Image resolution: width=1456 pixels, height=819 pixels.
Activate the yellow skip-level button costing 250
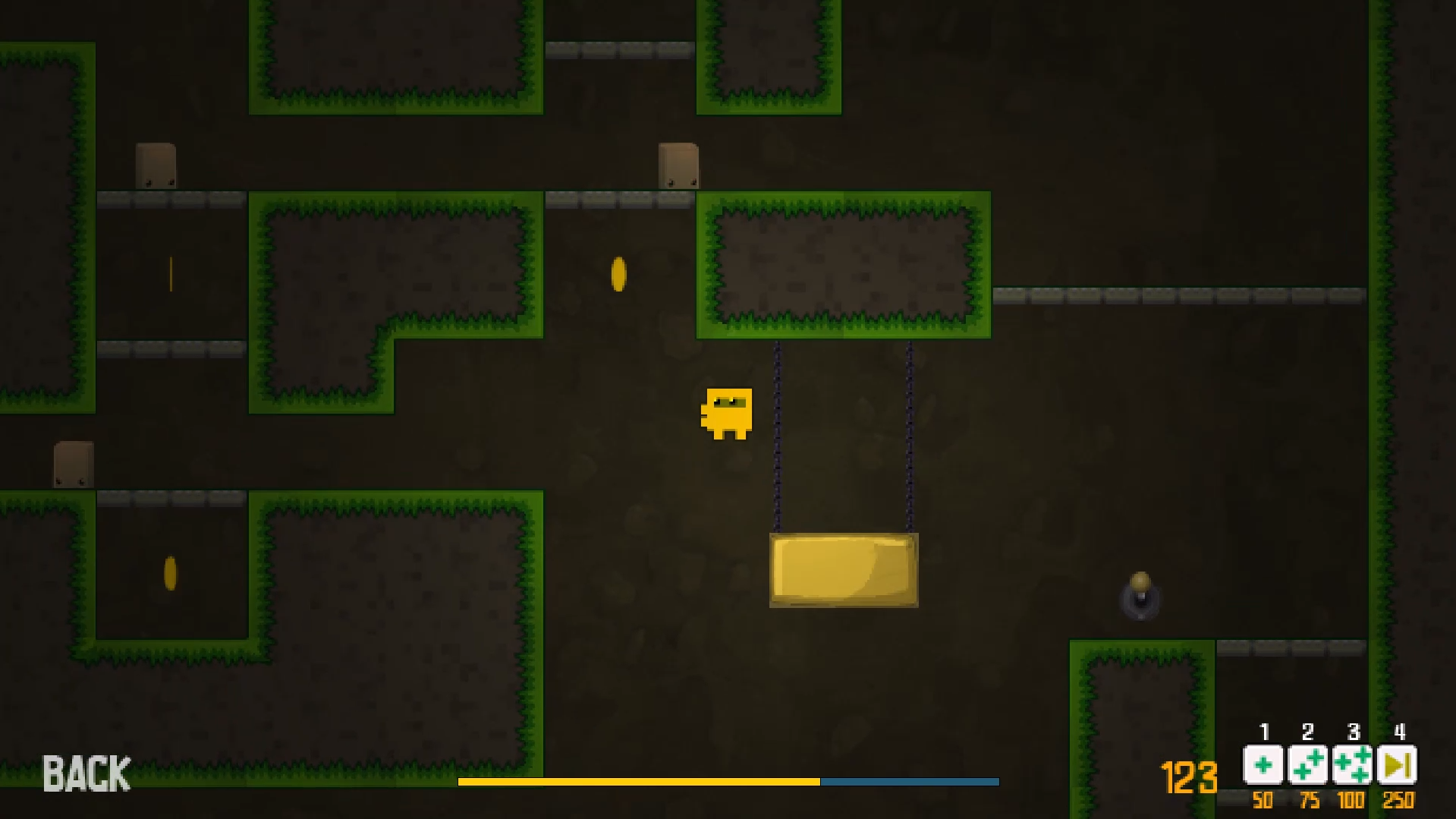coord(1398,766)
